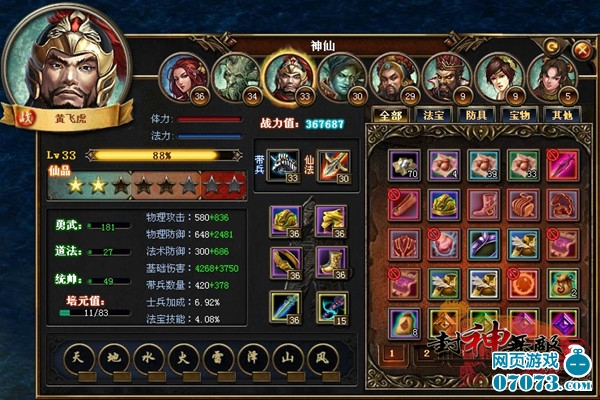Choose the level 34 green tree-spirit portrait

(236, 76)
